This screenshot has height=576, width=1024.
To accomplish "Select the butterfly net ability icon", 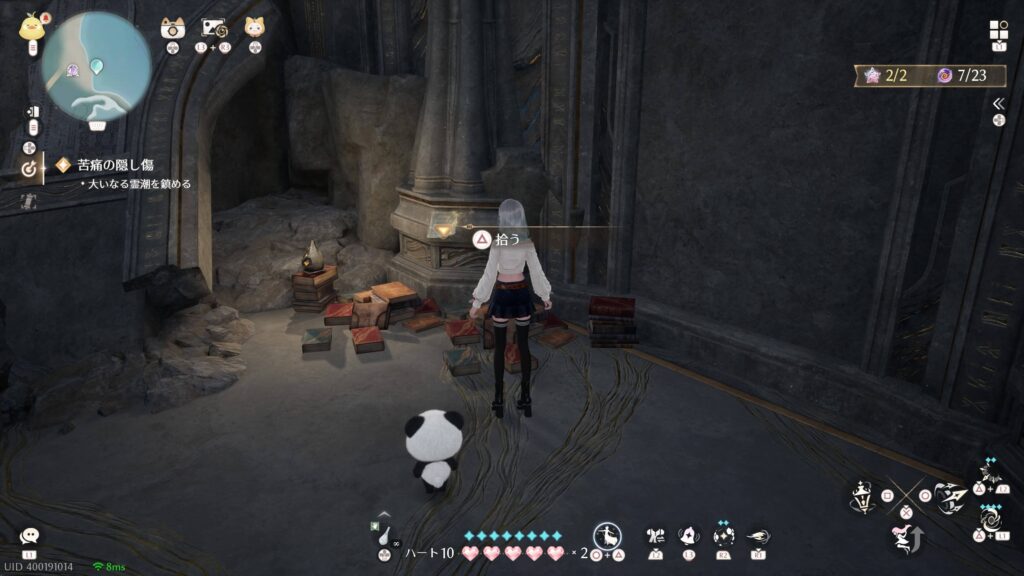I will tap(656, 536).
